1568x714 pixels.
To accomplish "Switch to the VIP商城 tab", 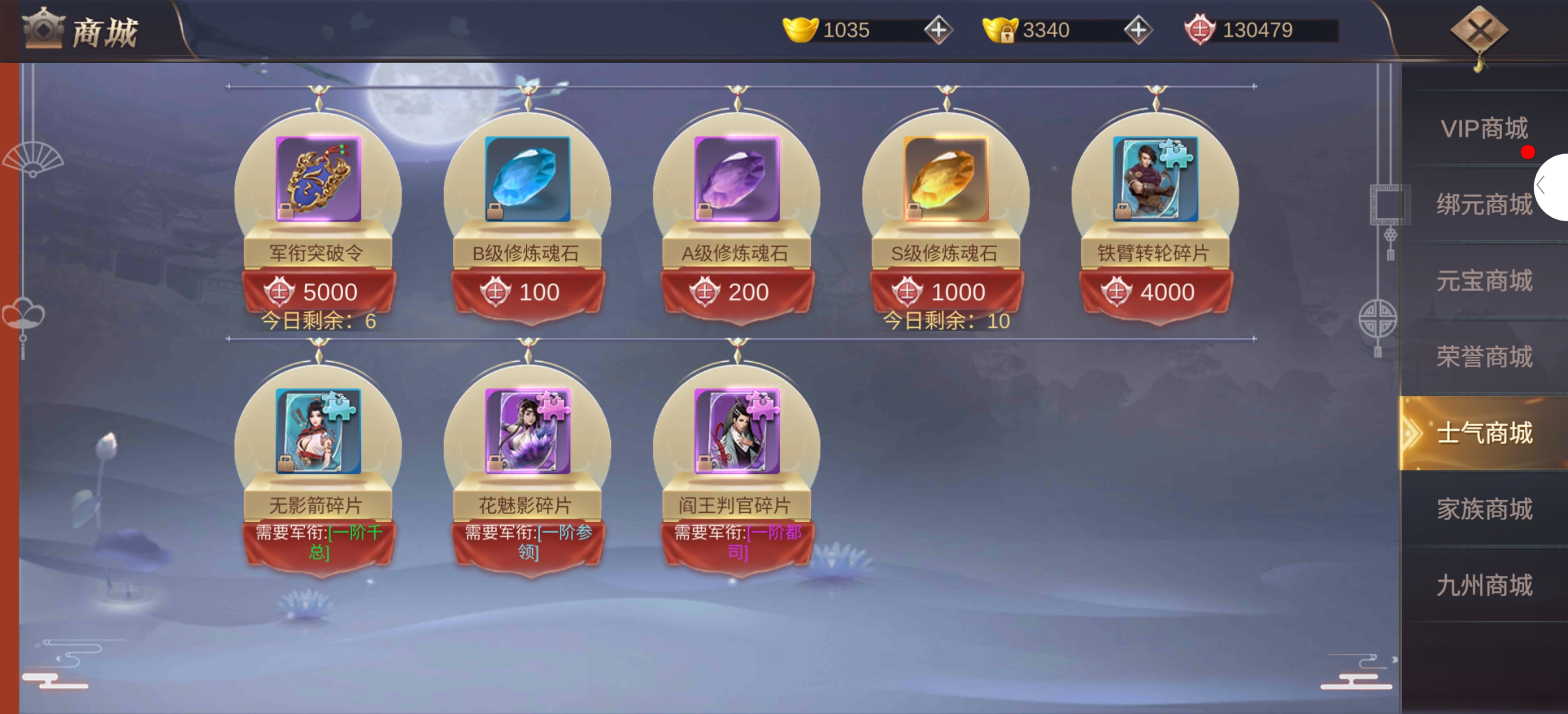I will click(1483, 128).
